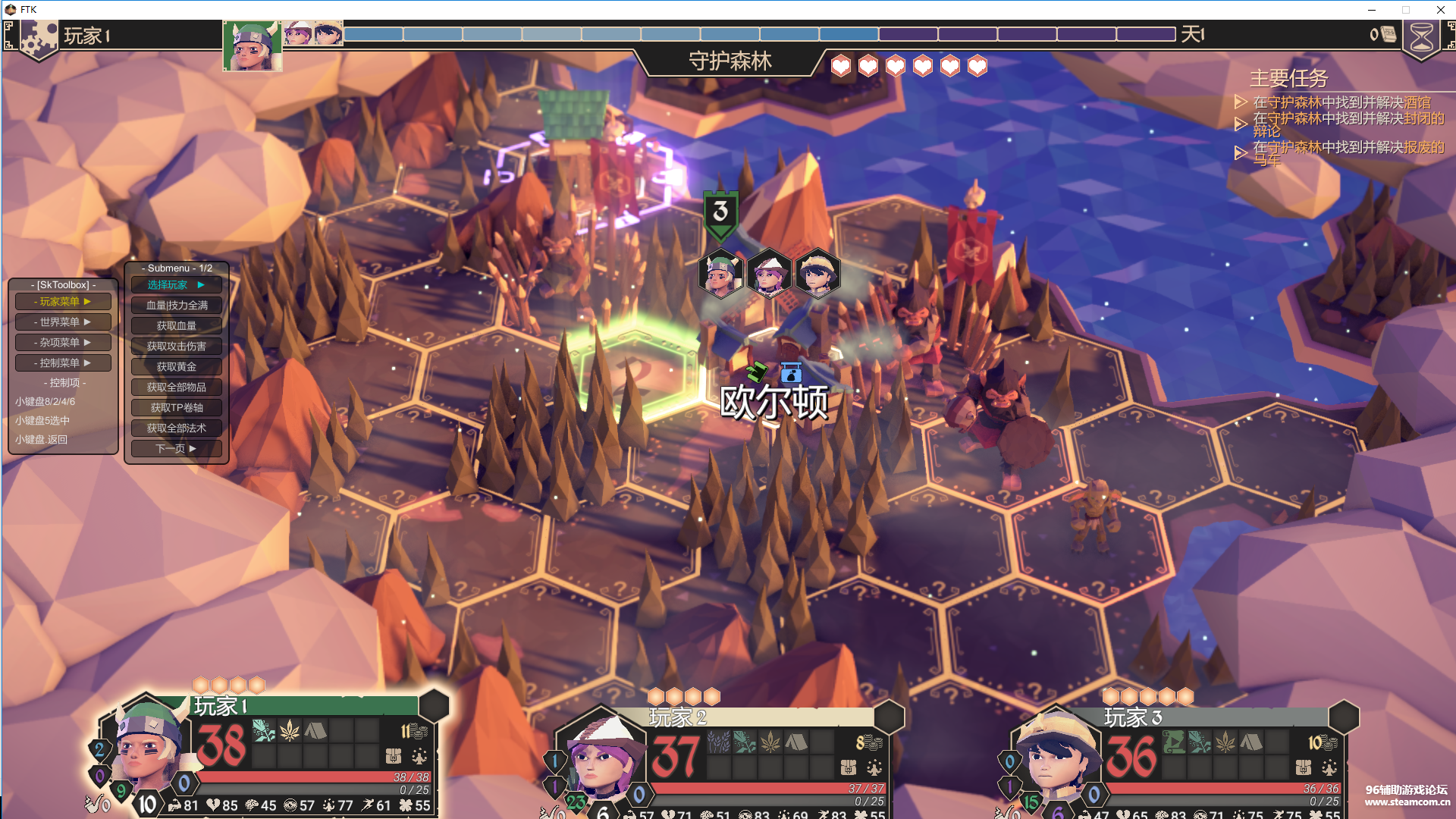Activate 获取TP卷轴 option

click(176, 408)
